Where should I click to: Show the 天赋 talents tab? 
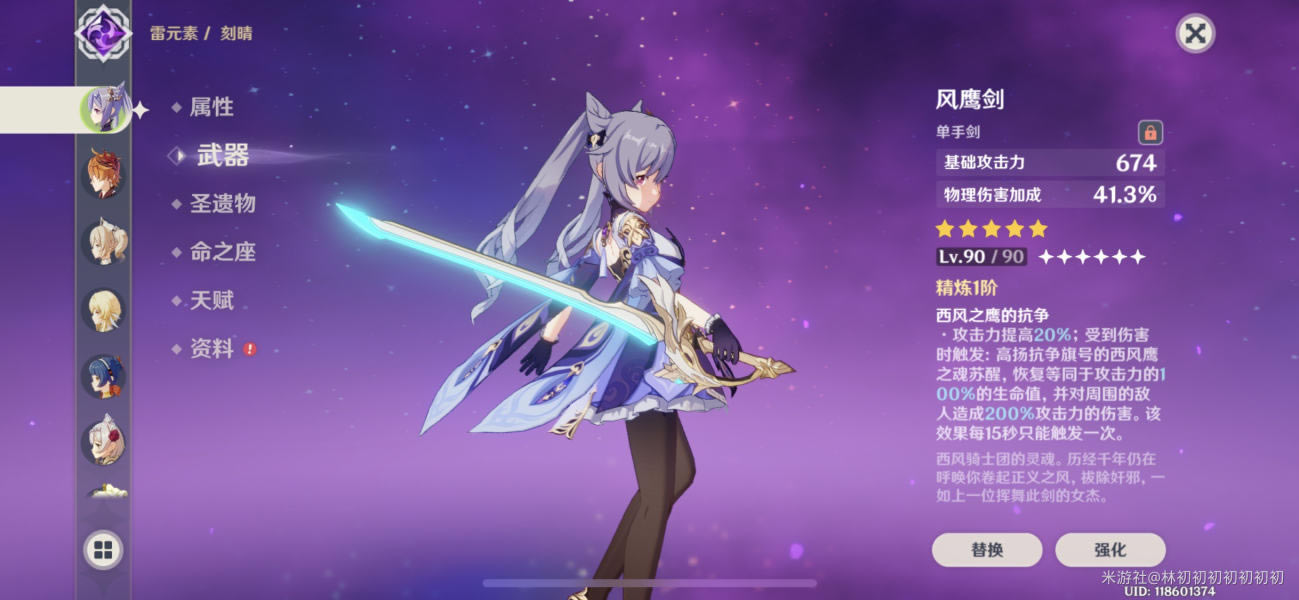point(211,300)
